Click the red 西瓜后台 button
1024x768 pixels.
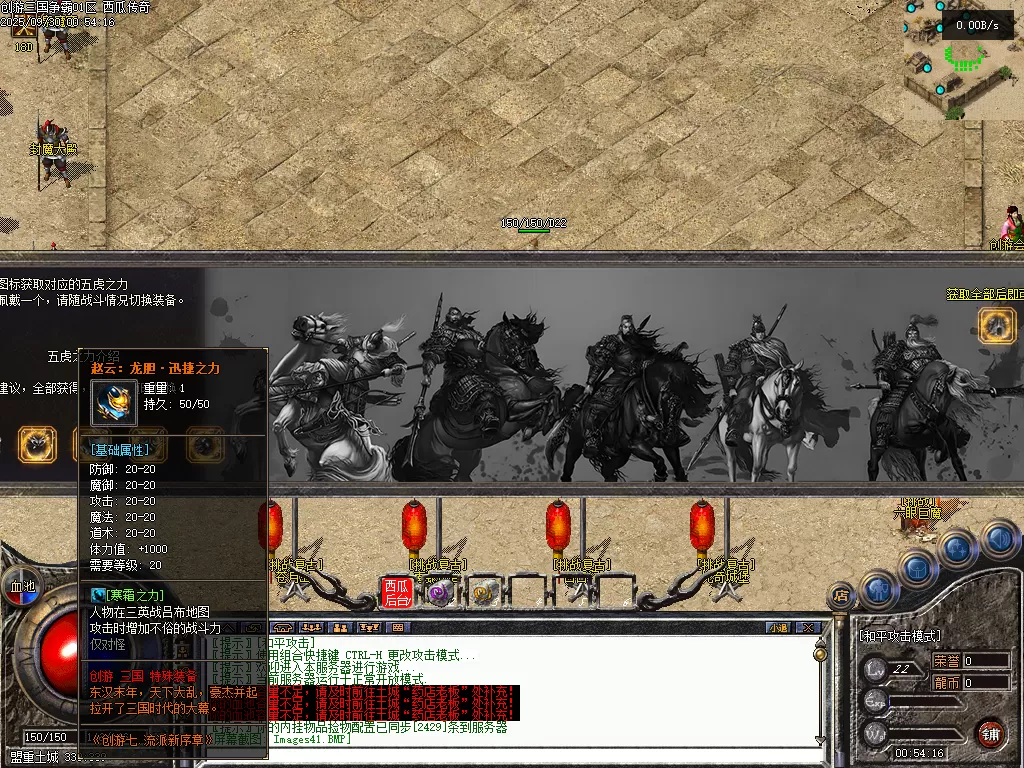pyautogui.click(x=397, y=593)
